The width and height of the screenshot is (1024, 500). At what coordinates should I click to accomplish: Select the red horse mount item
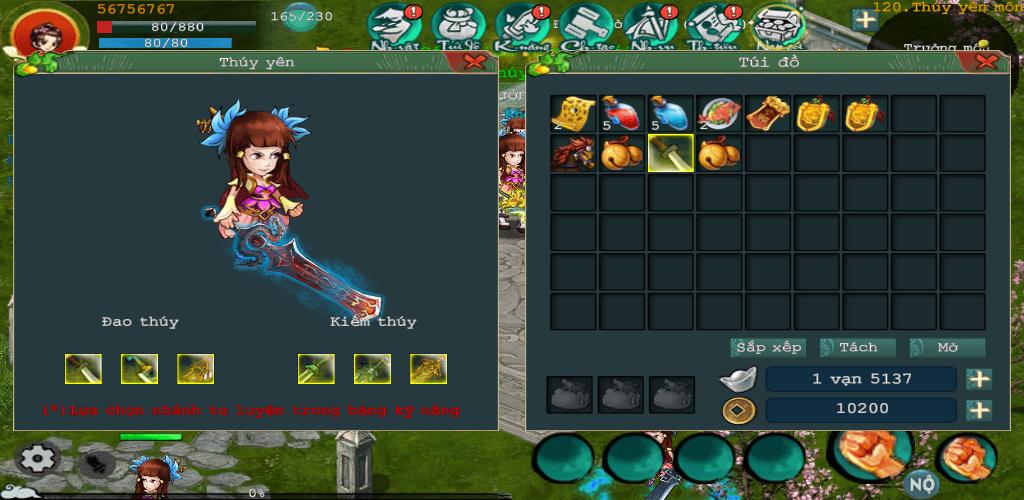(573, 153)
